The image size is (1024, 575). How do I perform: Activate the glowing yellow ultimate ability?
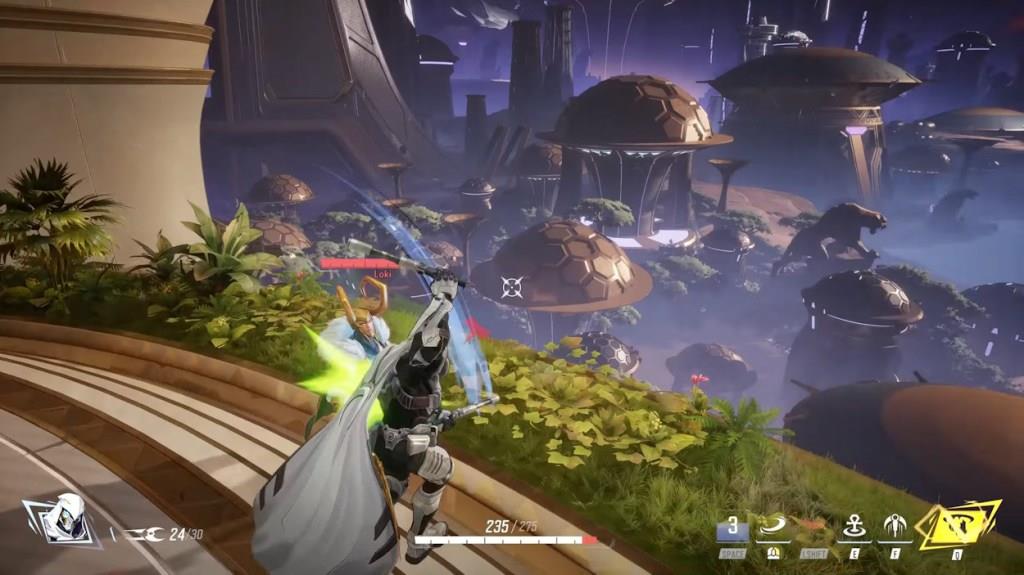pos(958,524)
